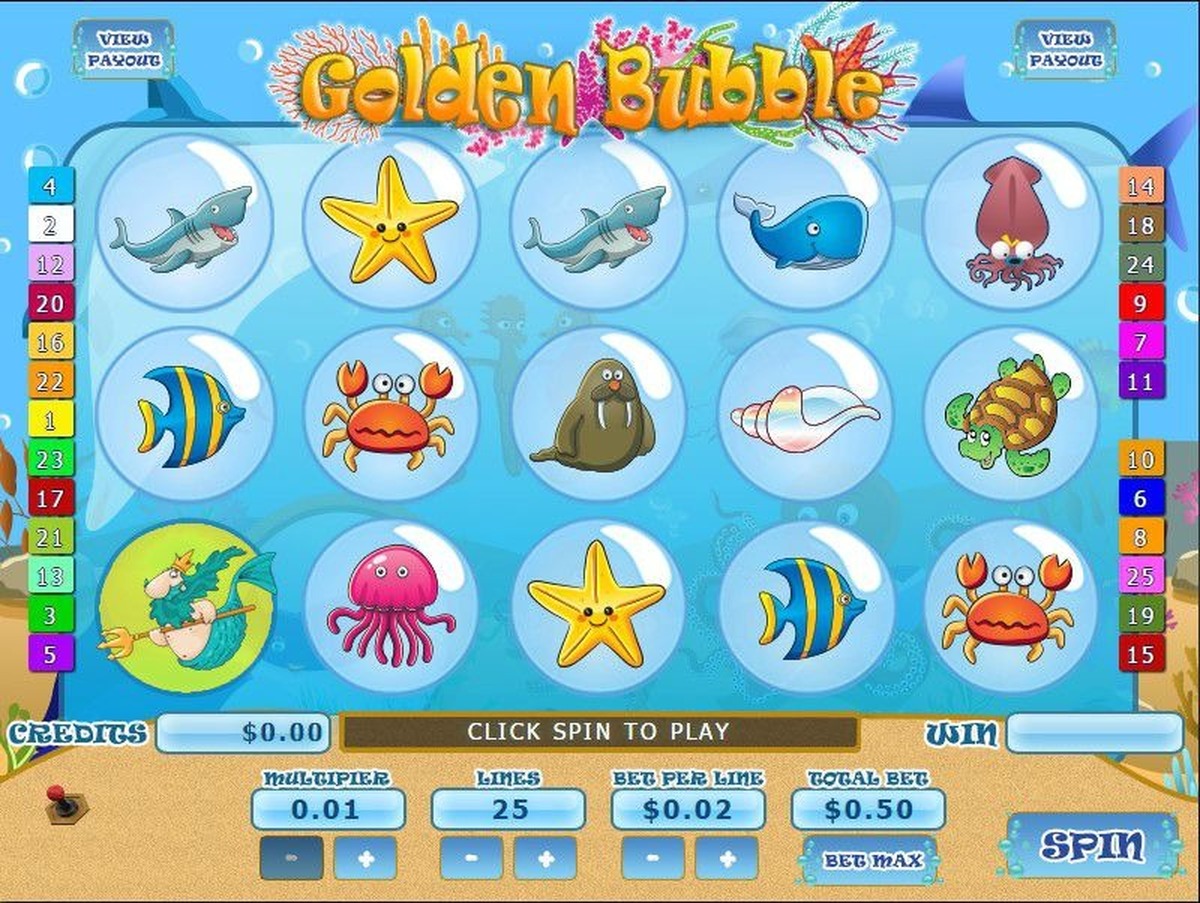Select payline number 14 marker

(x=1141, y=186)
